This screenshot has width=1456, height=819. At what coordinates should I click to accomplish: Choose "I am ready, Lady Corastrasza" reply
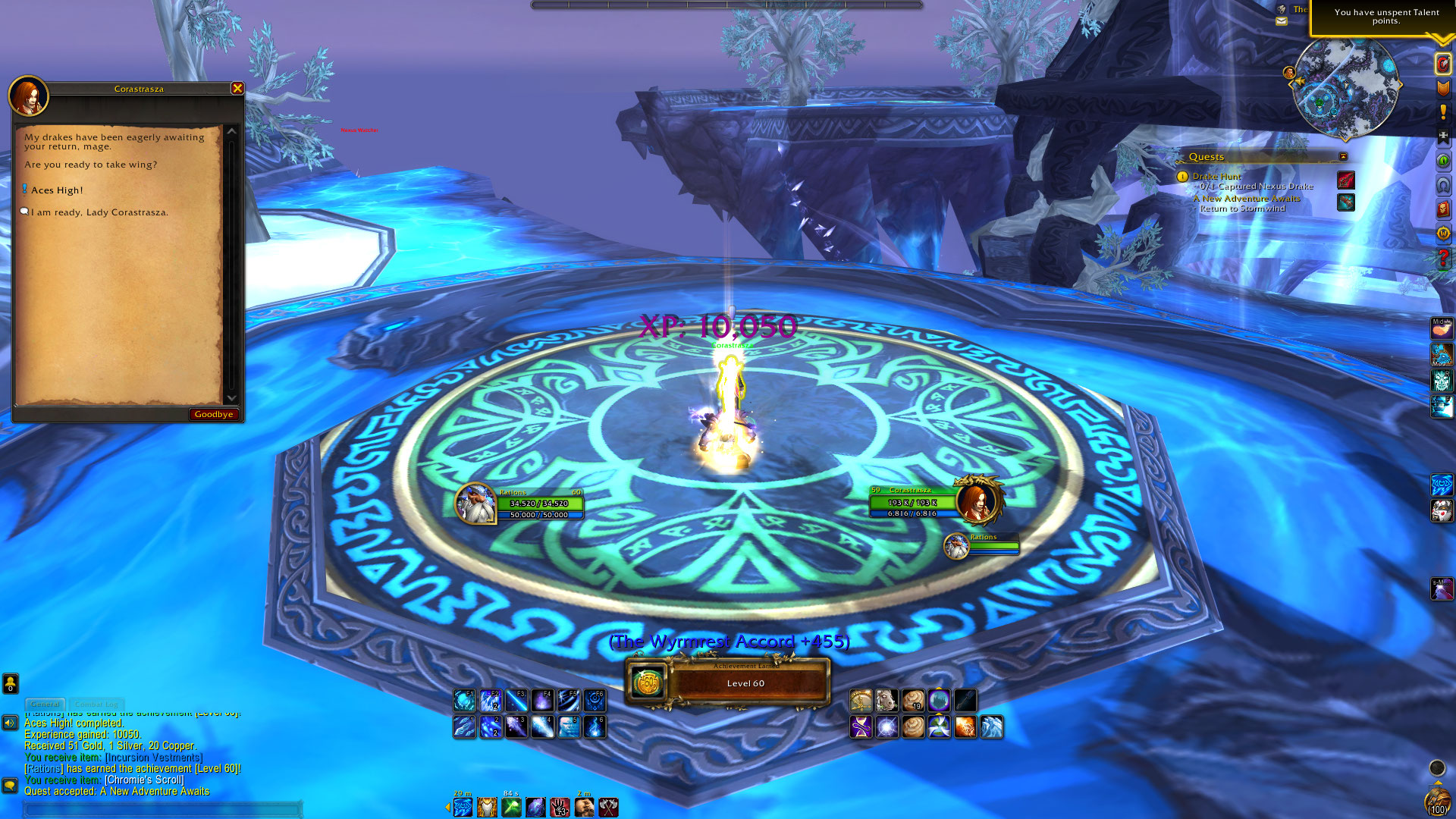[99, 212]
